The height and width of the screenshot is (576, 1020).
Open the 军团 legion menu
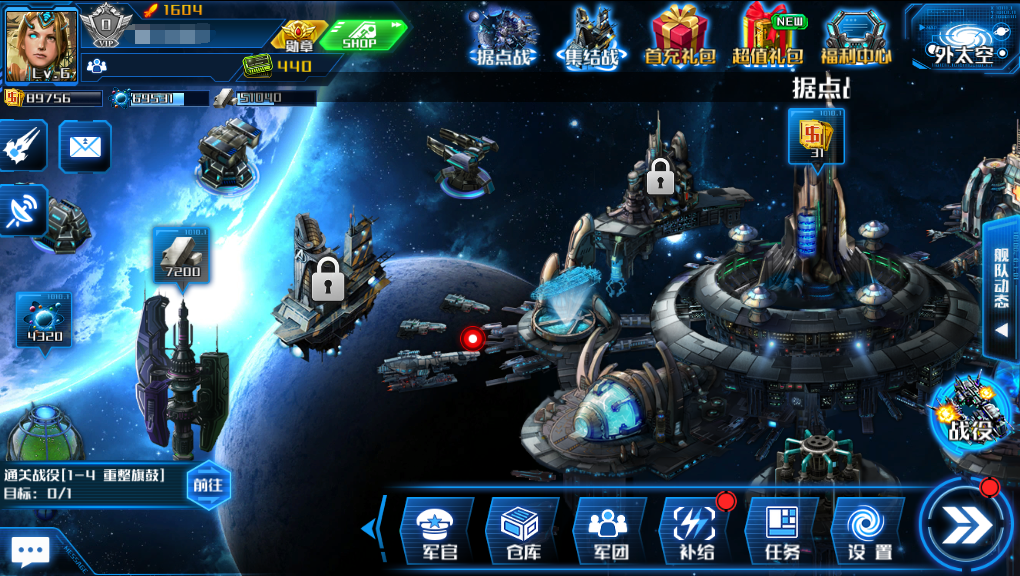coord(608,530)
